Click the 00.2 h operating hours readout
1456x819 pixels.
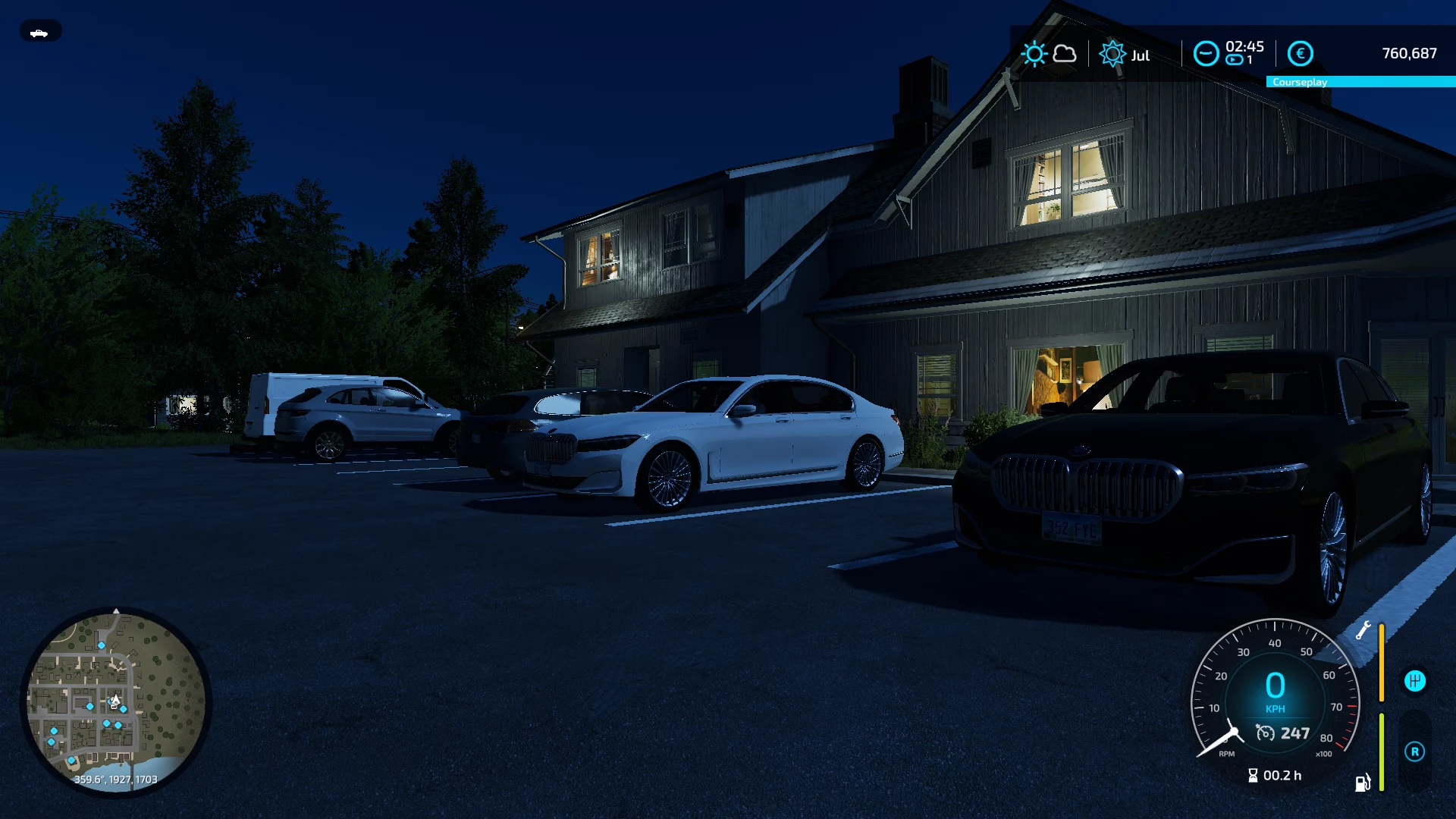coord(1282,775)
